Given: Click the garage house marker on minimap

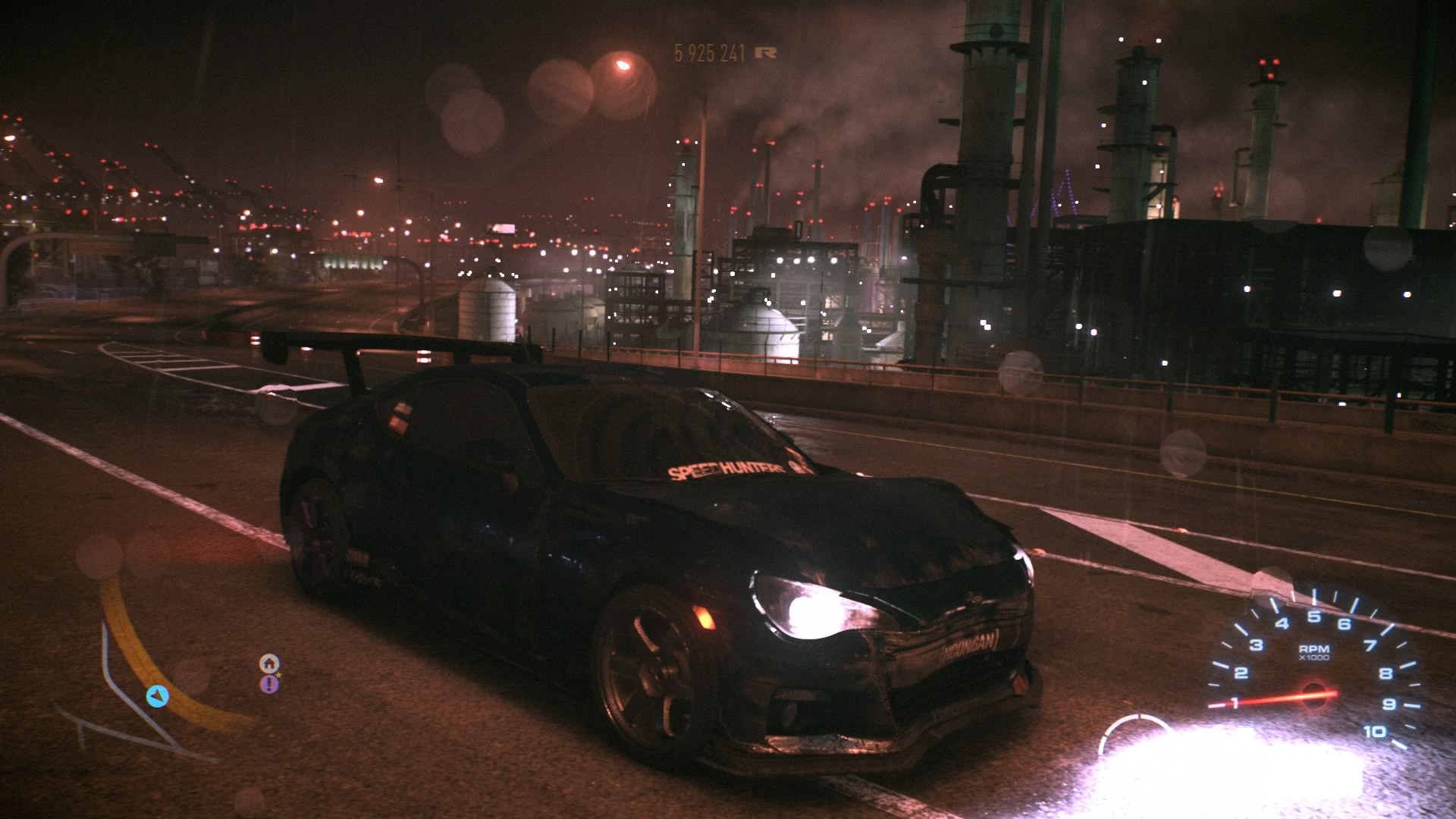Looking at the screenshot, I should (x=268, y=664).
